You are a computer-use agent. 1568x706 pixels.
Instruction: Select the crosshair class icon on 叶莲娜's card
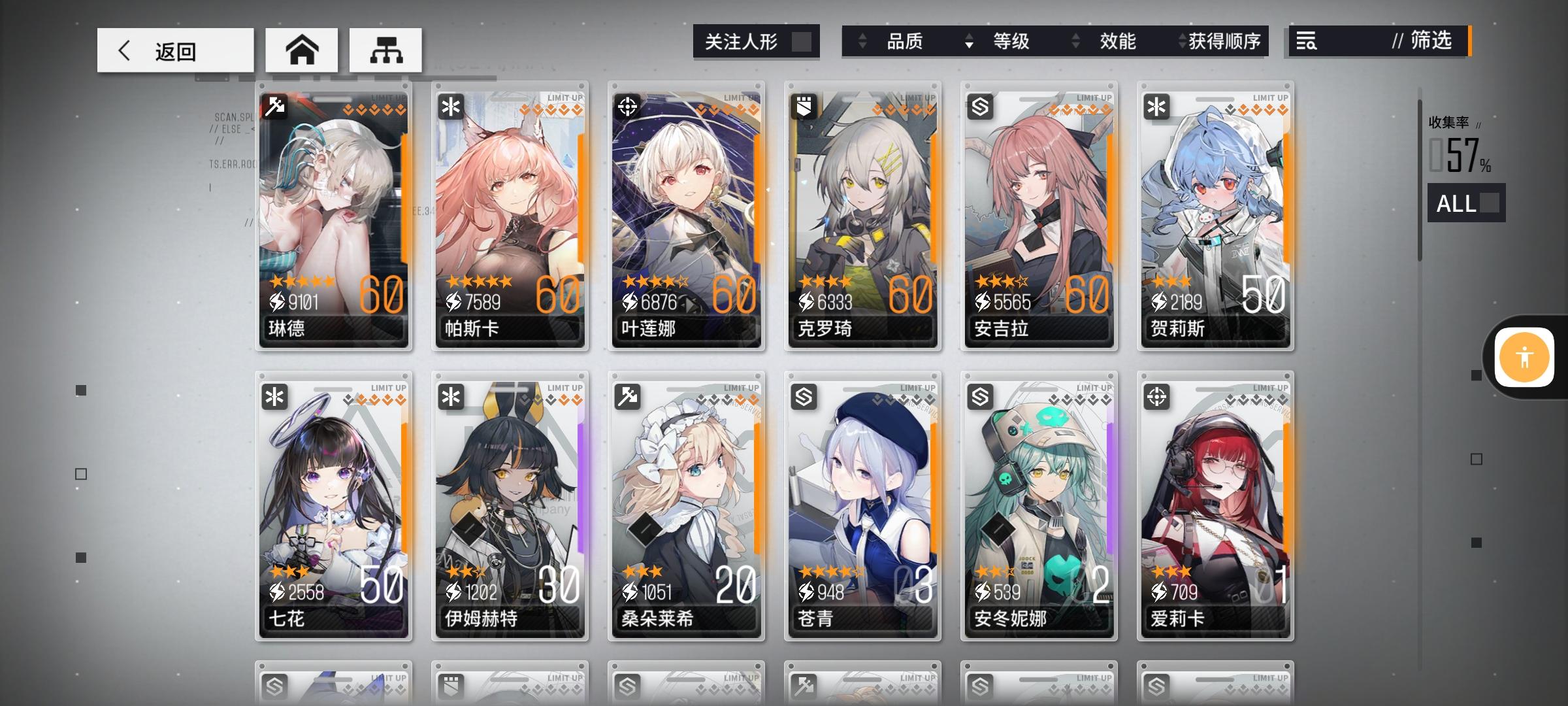point(626,108)
